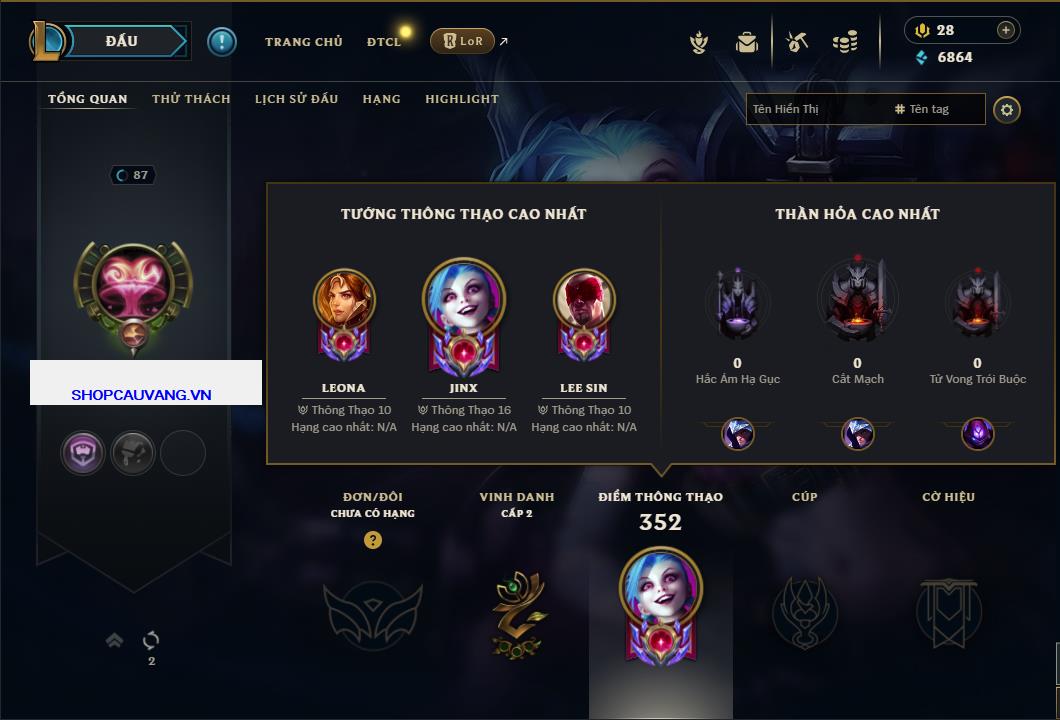Switch to the THỬ THÁCH tab

point(191,99)
